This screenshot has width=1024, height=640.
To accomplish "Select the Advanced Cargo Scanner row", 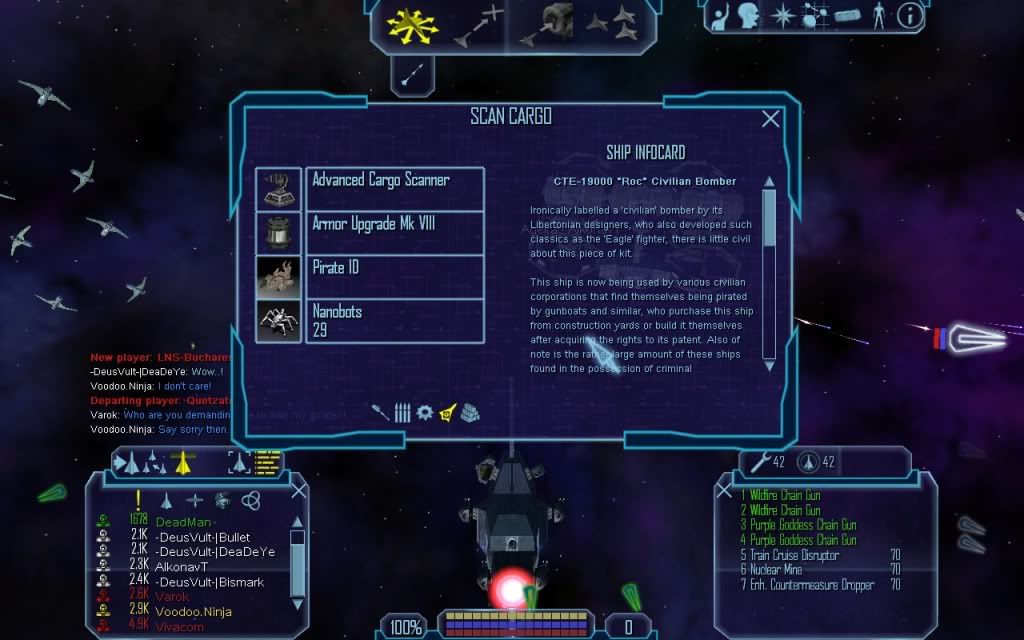I will point(394,188).
